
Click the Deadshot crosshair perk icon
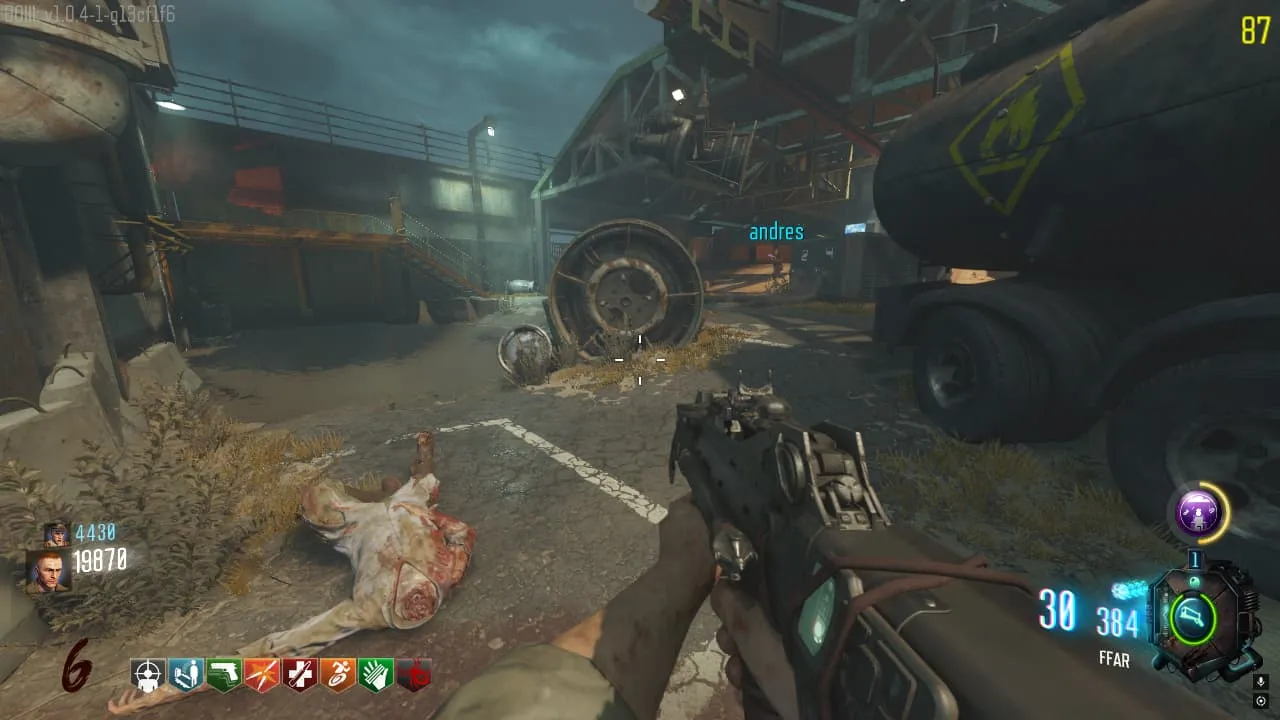pos(149,675)
